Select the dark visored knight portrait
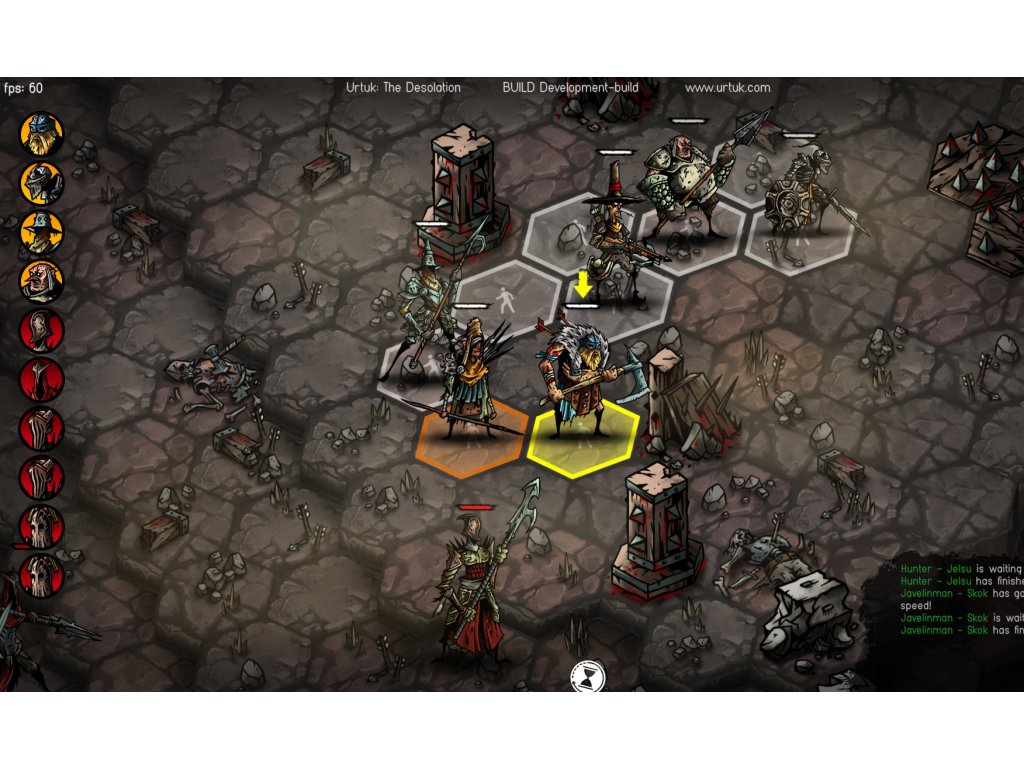Image resolution: width=1024 pixels, height=768 pixels. pyautogui.click(x=42, y=182)
